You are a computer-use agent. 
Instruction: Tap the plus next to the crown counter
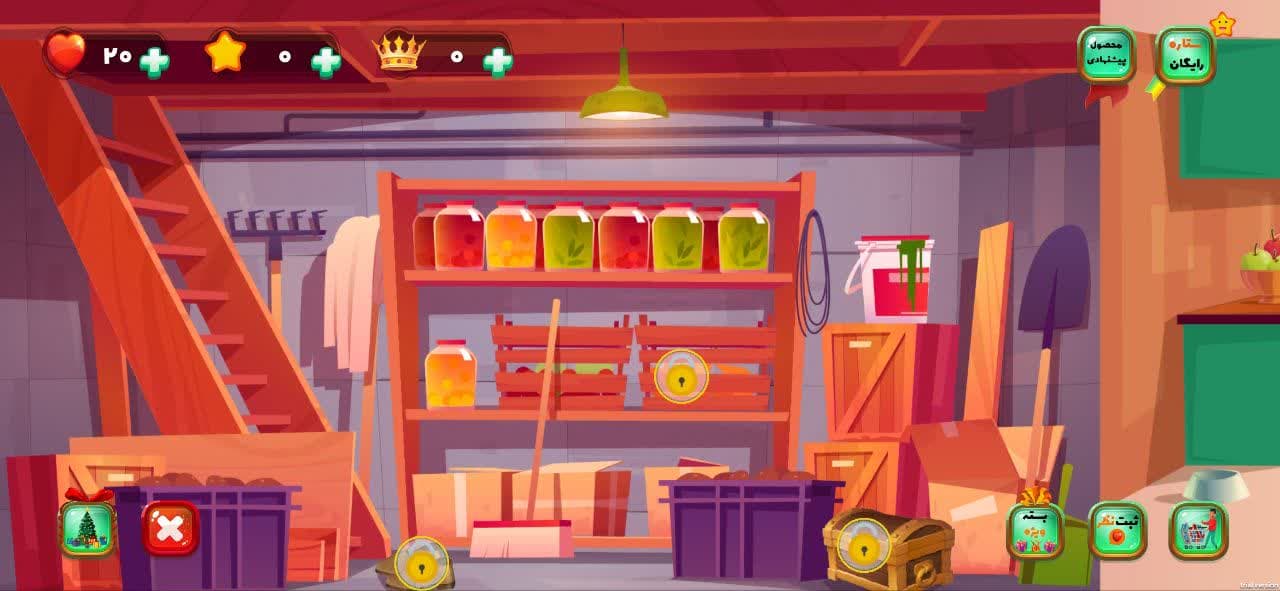498,62
